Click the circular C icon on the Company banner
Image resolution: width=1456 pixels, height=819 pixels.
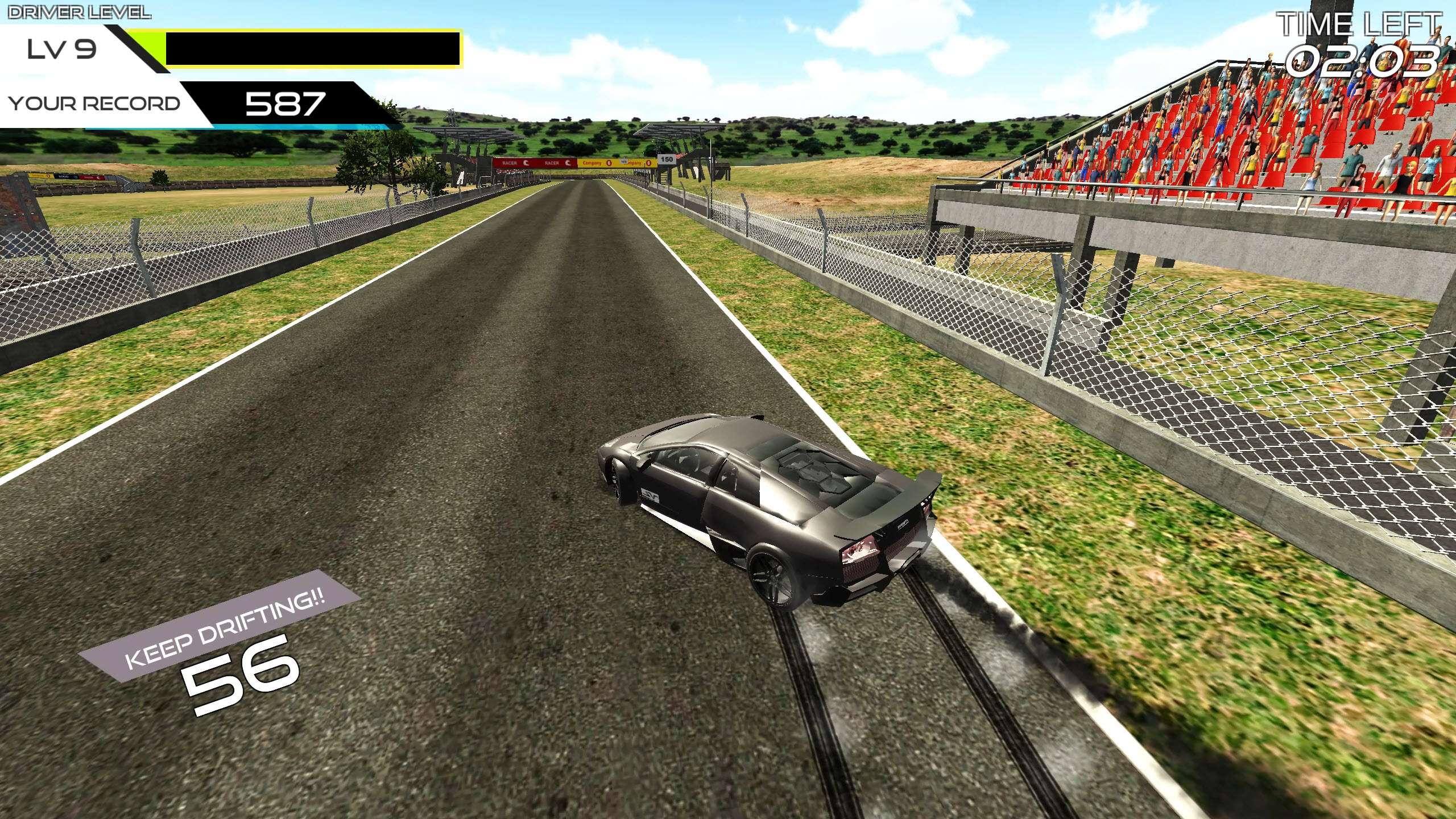click(x=609, y=164)
